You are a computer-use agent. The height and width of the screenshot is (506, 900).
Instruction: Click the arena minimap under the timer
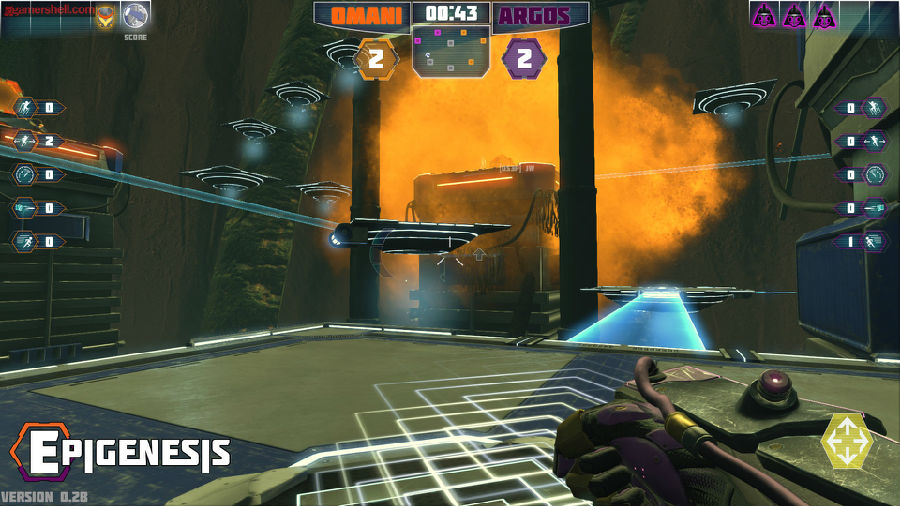click(450, 51)
